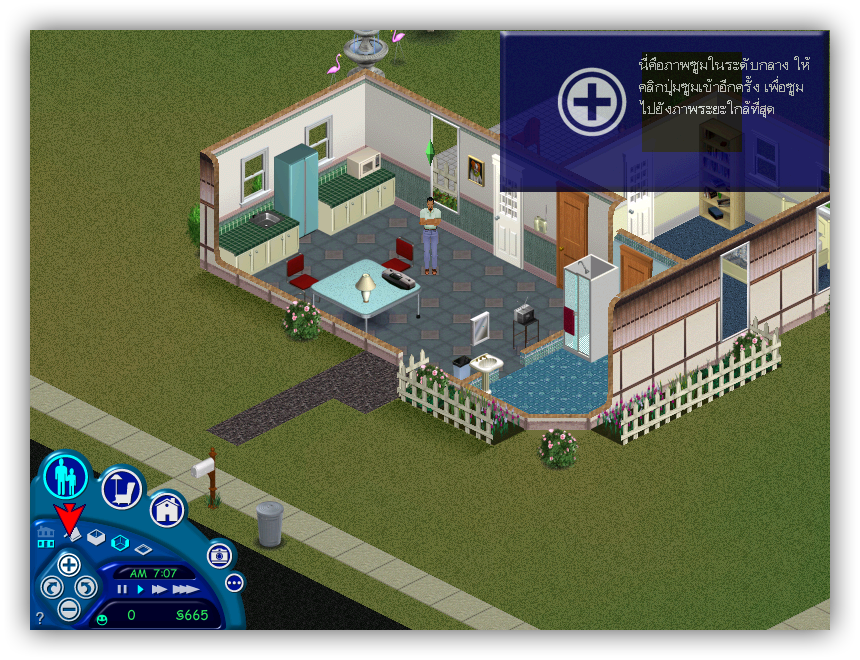The width and height of the screenshot is (860, 660).
Task: Zoom out with the minus button
Action: [69, 607]
